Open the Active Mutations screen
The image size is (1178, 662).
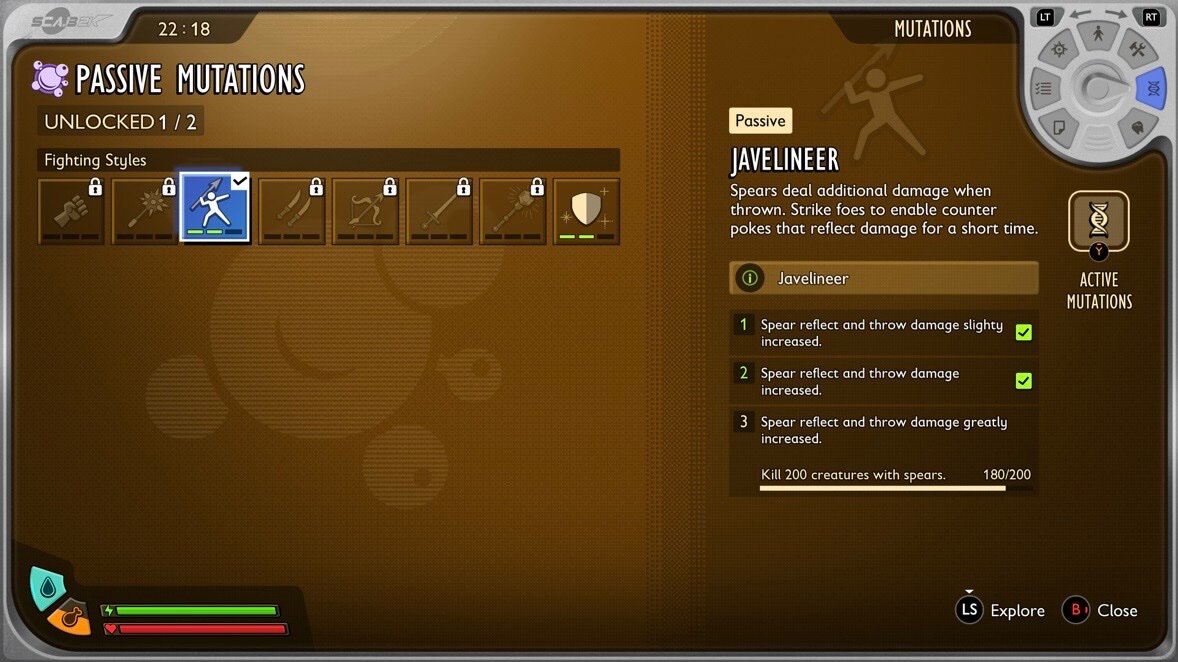(1099, 222)
